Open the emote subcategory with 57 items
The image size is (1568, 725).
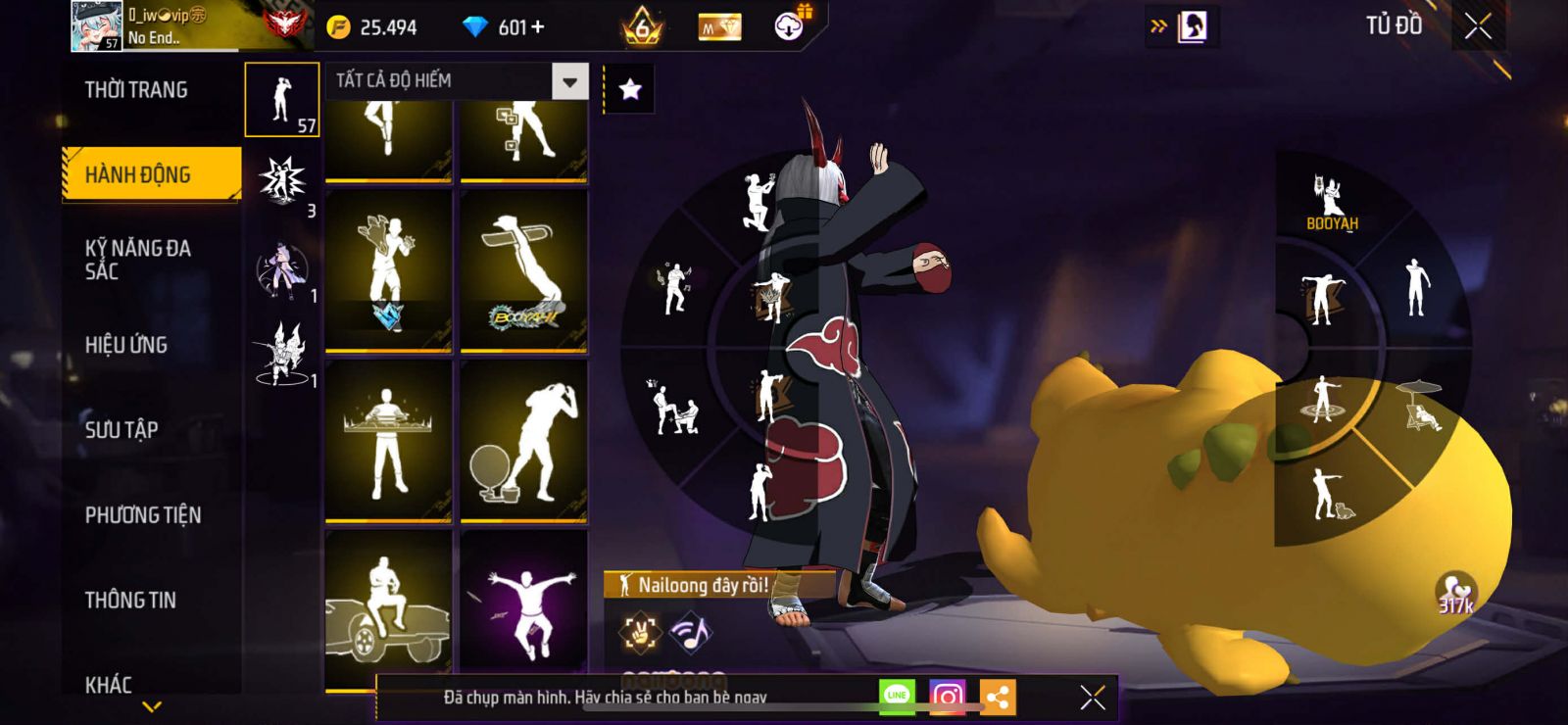[282, 100]
